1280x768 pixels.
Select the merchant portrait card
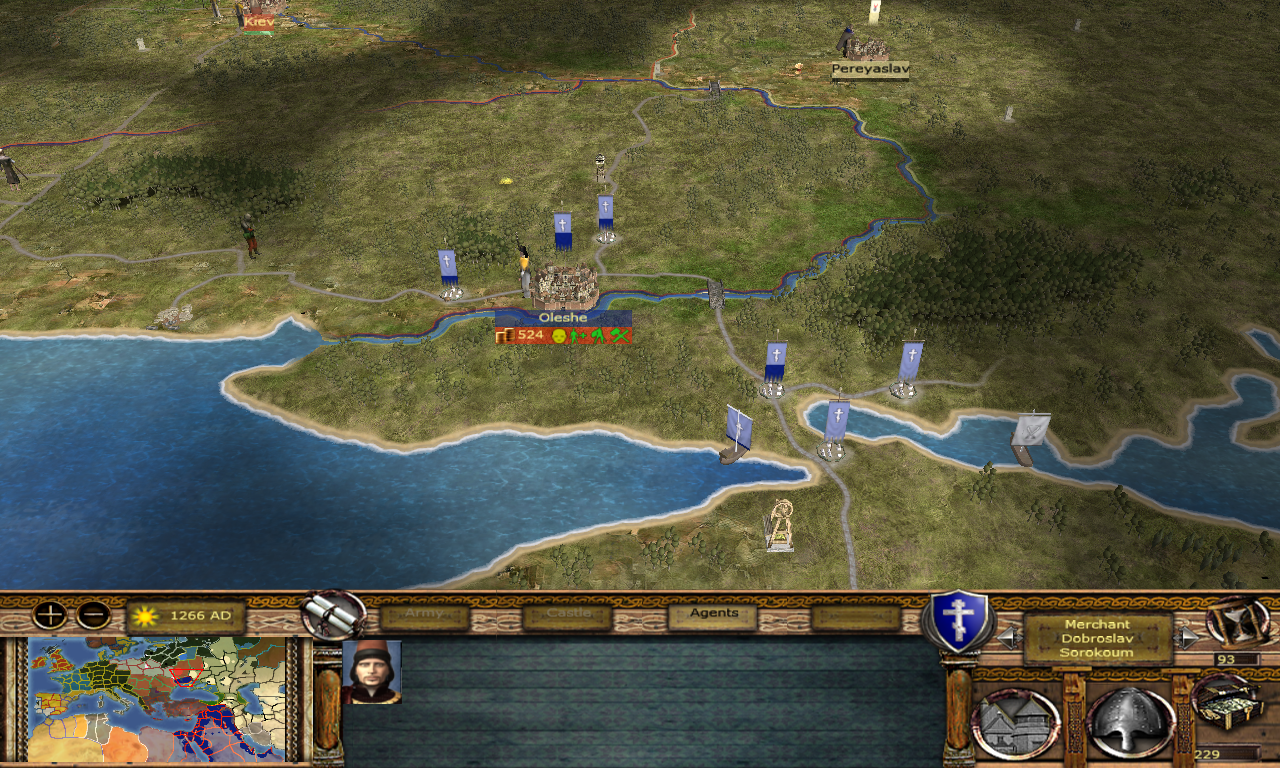tap(371, 672)
